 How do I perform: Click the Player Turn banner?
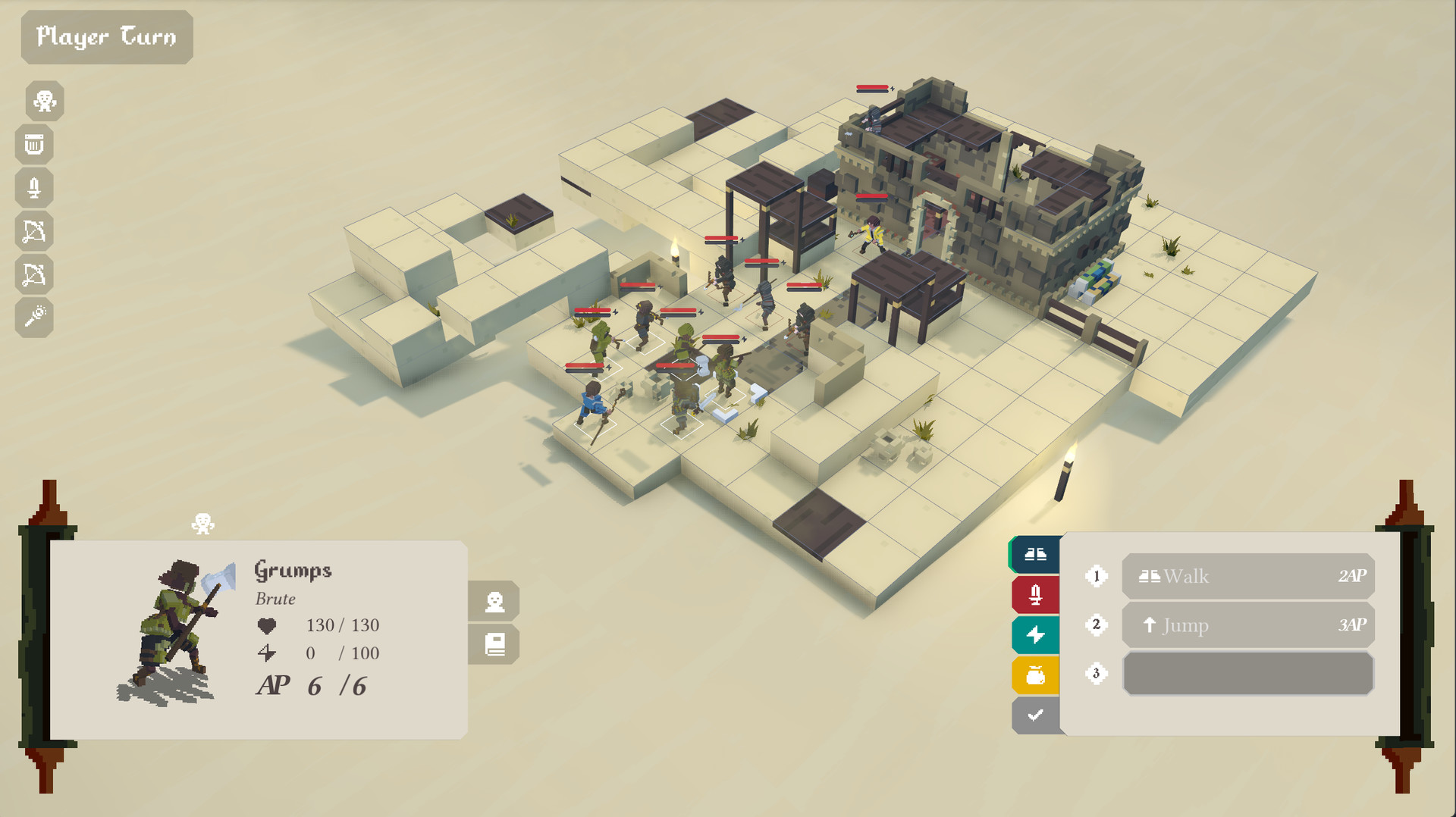click(106, 36)
